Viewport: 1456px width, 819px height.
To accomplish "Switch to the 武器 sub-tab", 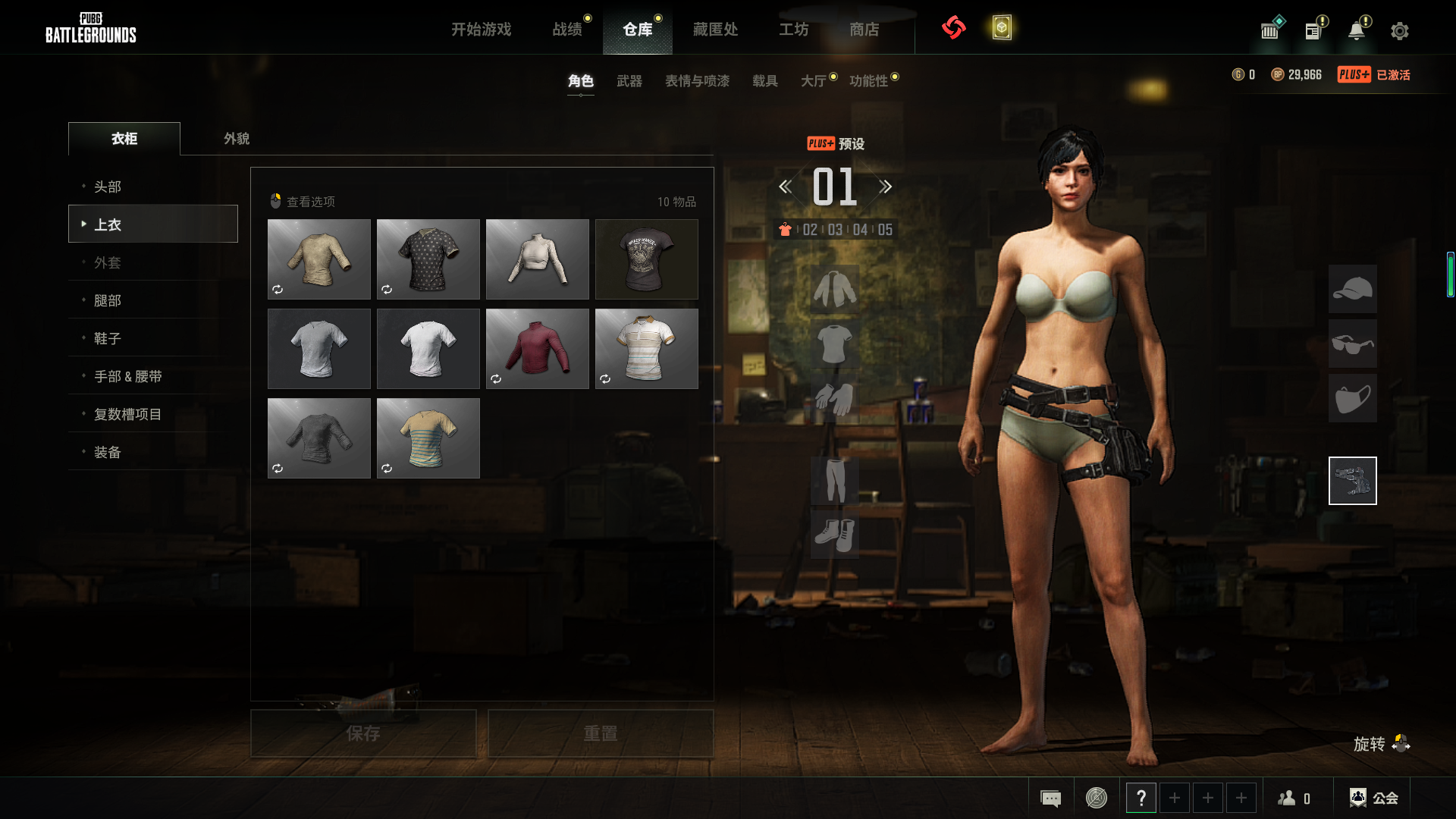I will tap(629, 81).
